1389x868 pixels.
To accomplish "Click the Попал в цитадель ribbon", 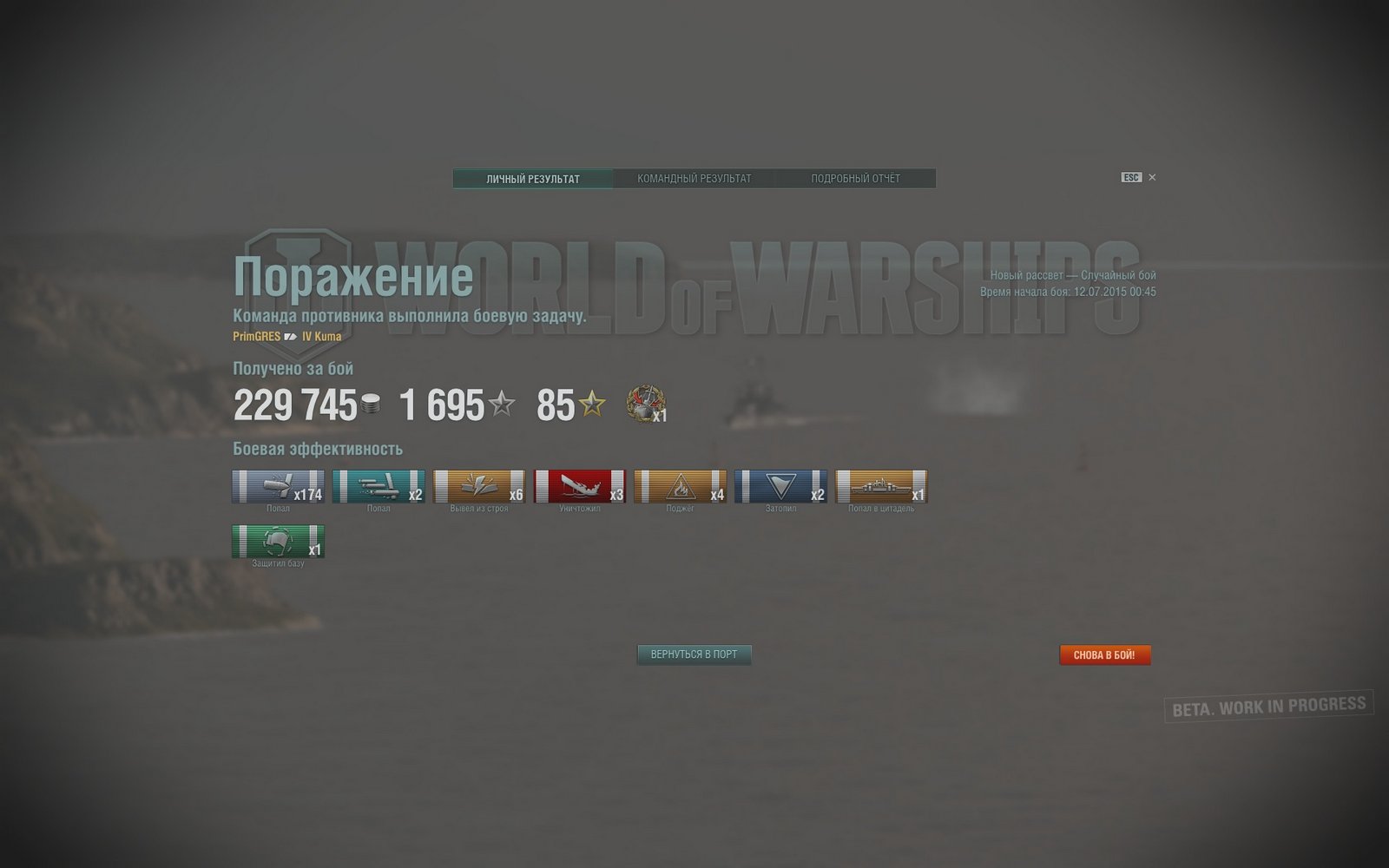I will click(x=881, y=487).
